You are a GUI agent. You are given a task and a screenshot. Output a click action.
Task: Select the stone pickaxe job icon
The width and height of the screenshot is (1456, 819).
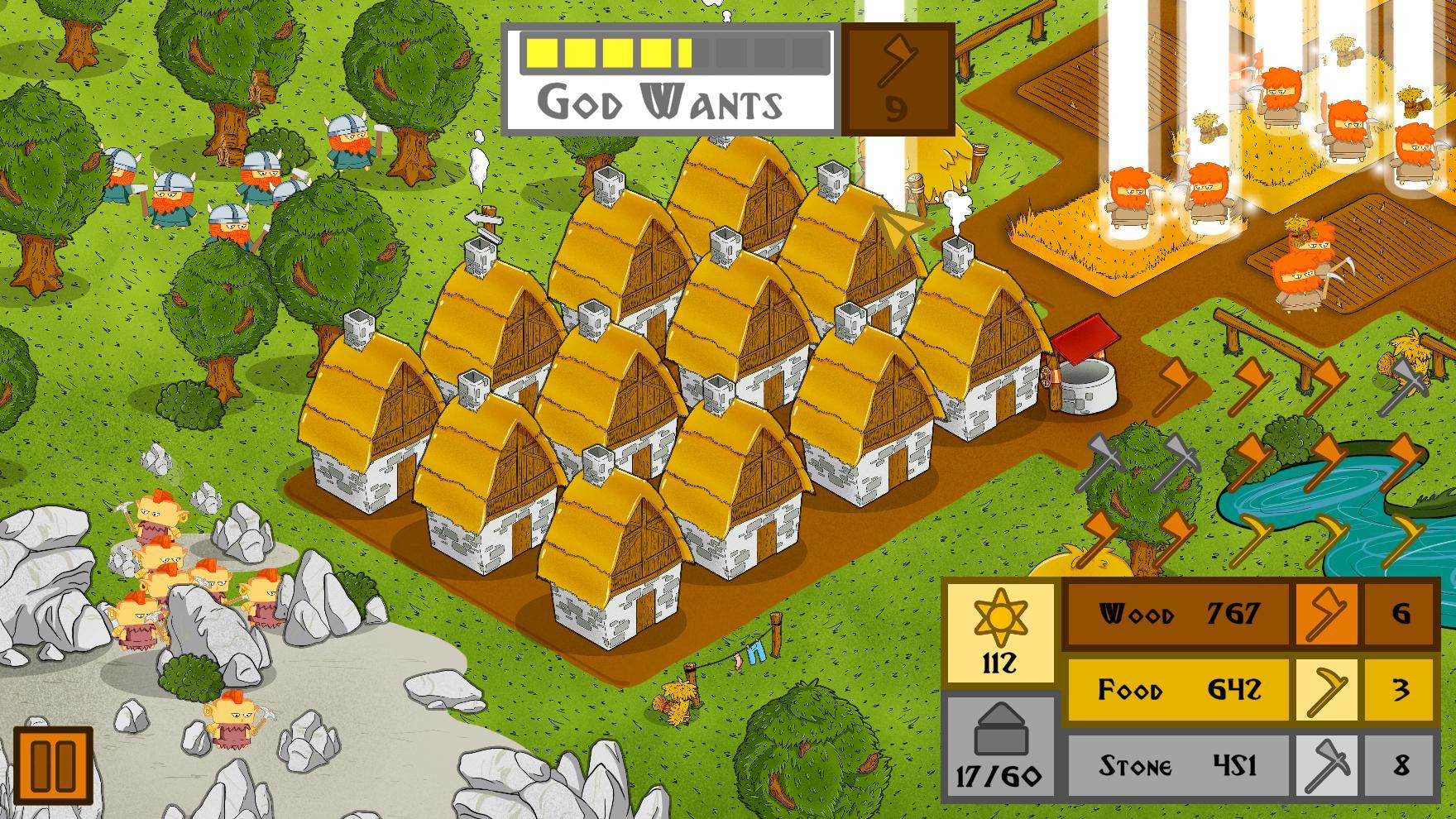click(1326, 766)
